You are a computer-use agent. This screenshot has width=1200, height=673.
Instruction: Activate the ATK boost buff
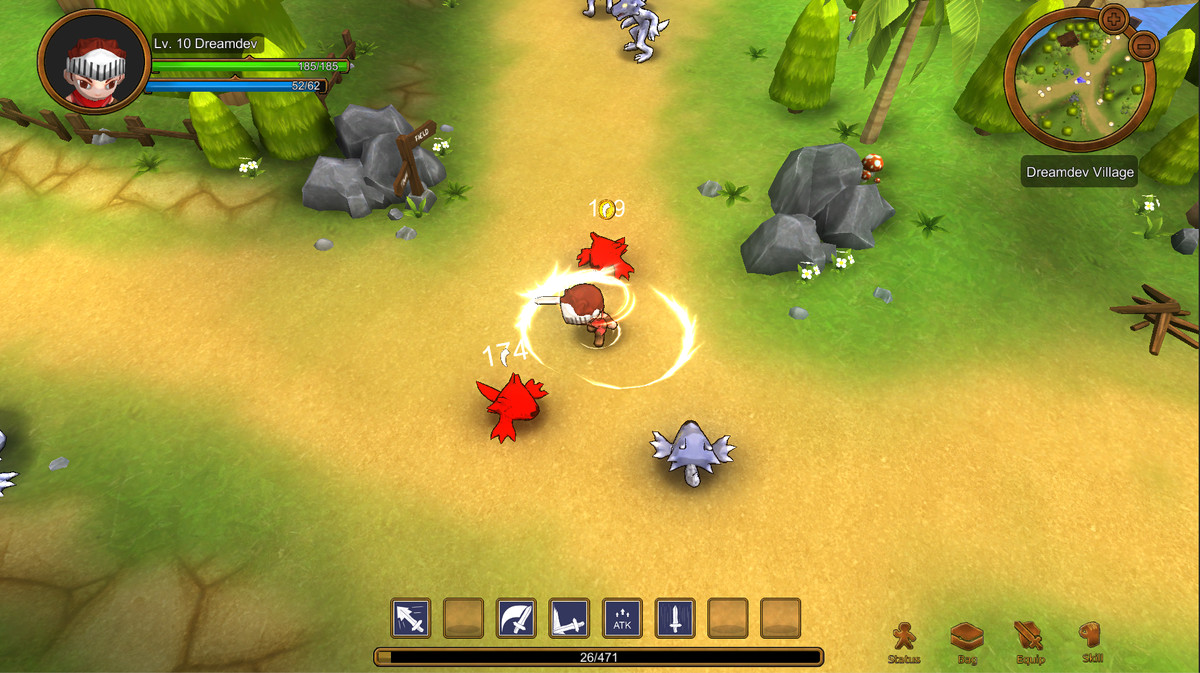(x=622, y=619)
